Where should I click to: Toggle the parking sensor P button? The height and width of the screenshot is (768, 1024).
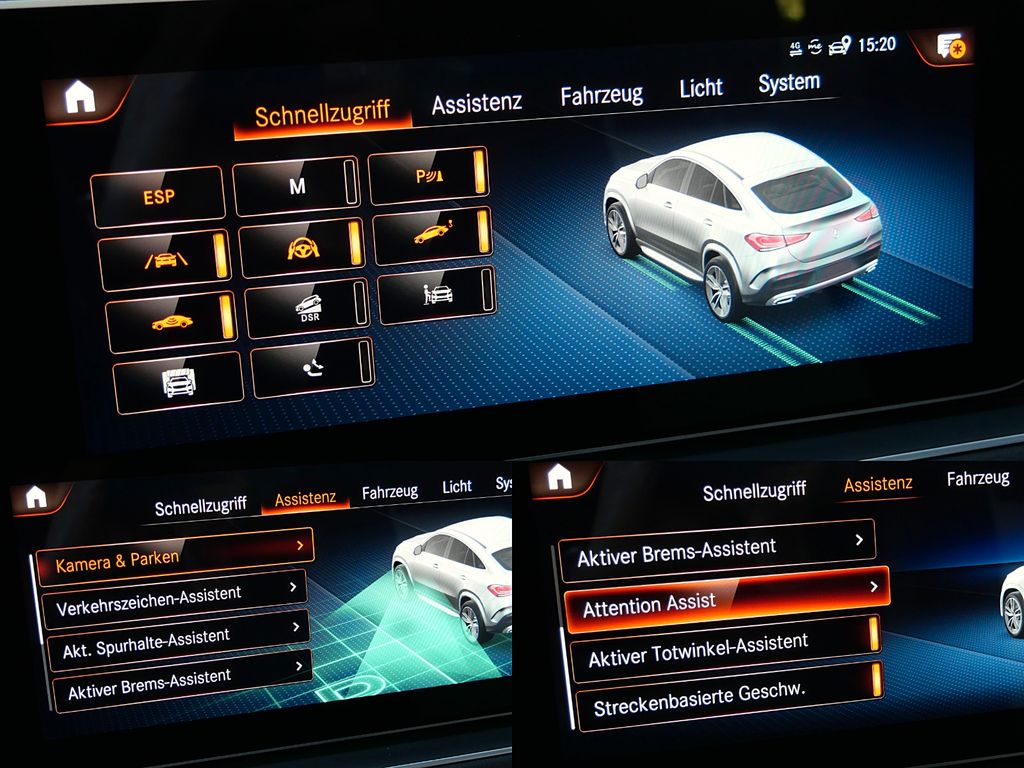[429, 175]
